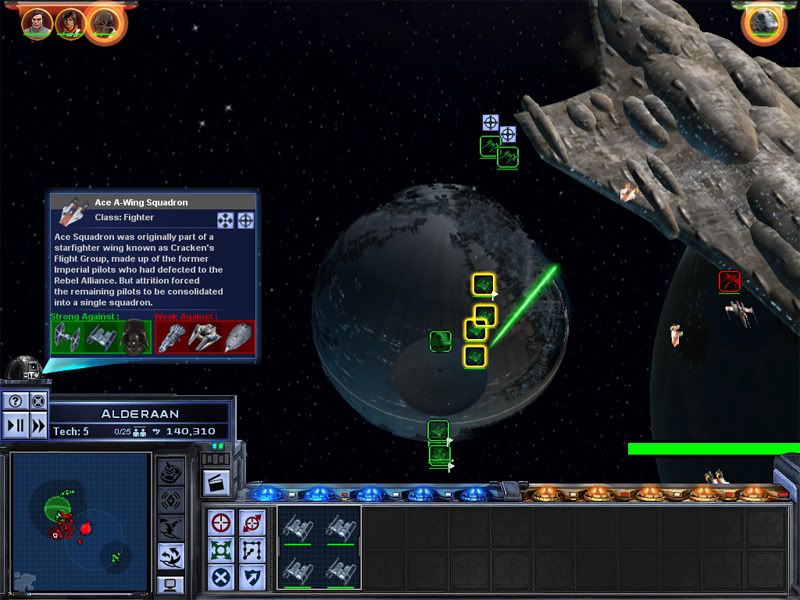The height and width of the screenshot is (600, 800).
Task: Select the Admiral Ackbar hero portrait
Action: (x=103, y=20)
